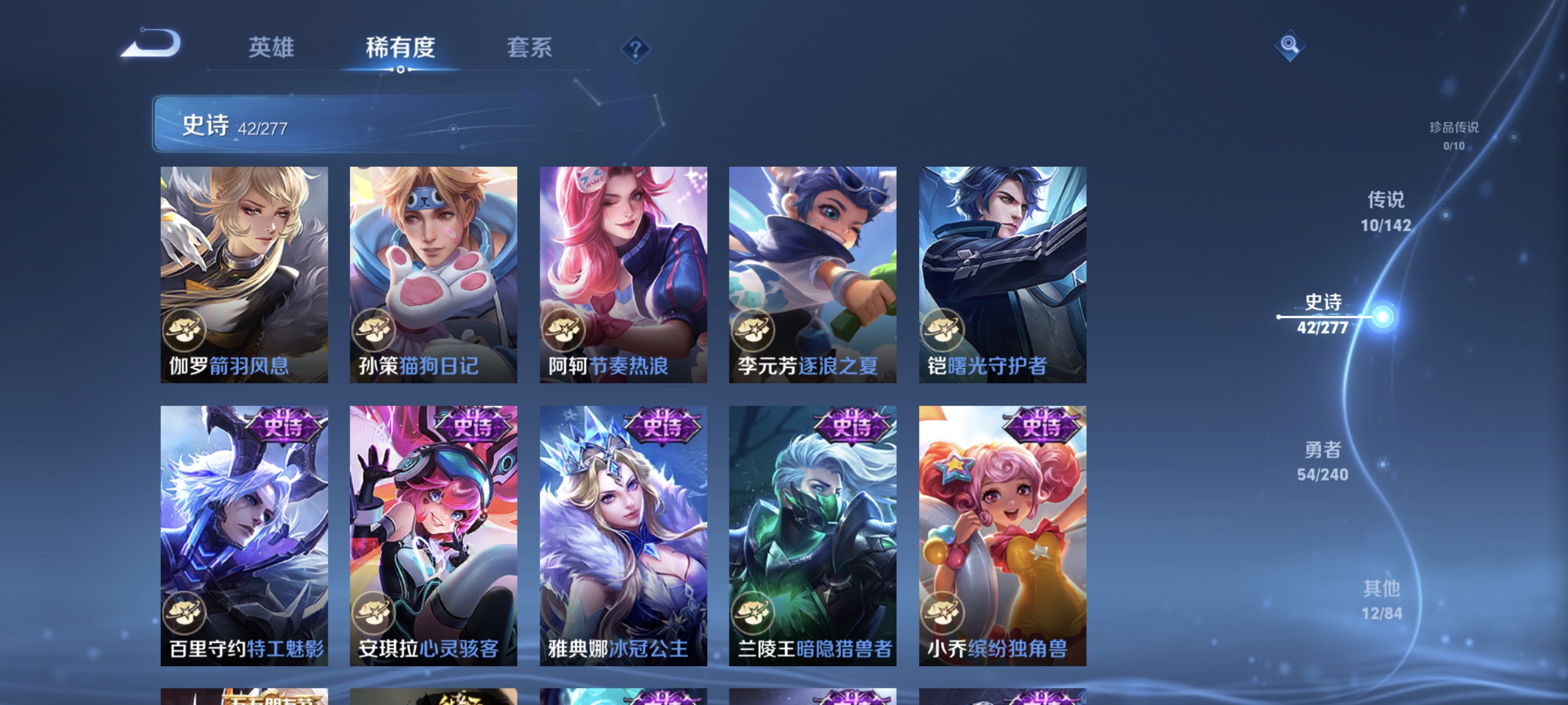The width and height of the screenshot is (1568, 705).
Task: Switch to the 英雄 tab
Action: click(x=271, y=49)
